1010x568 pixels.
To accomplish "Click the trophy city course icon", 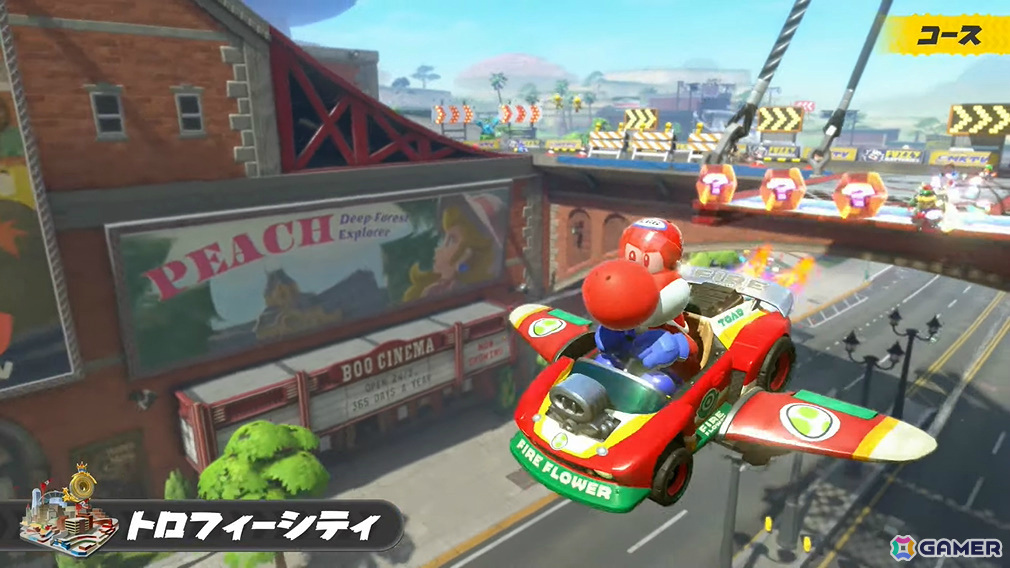I will coord(67,510).
